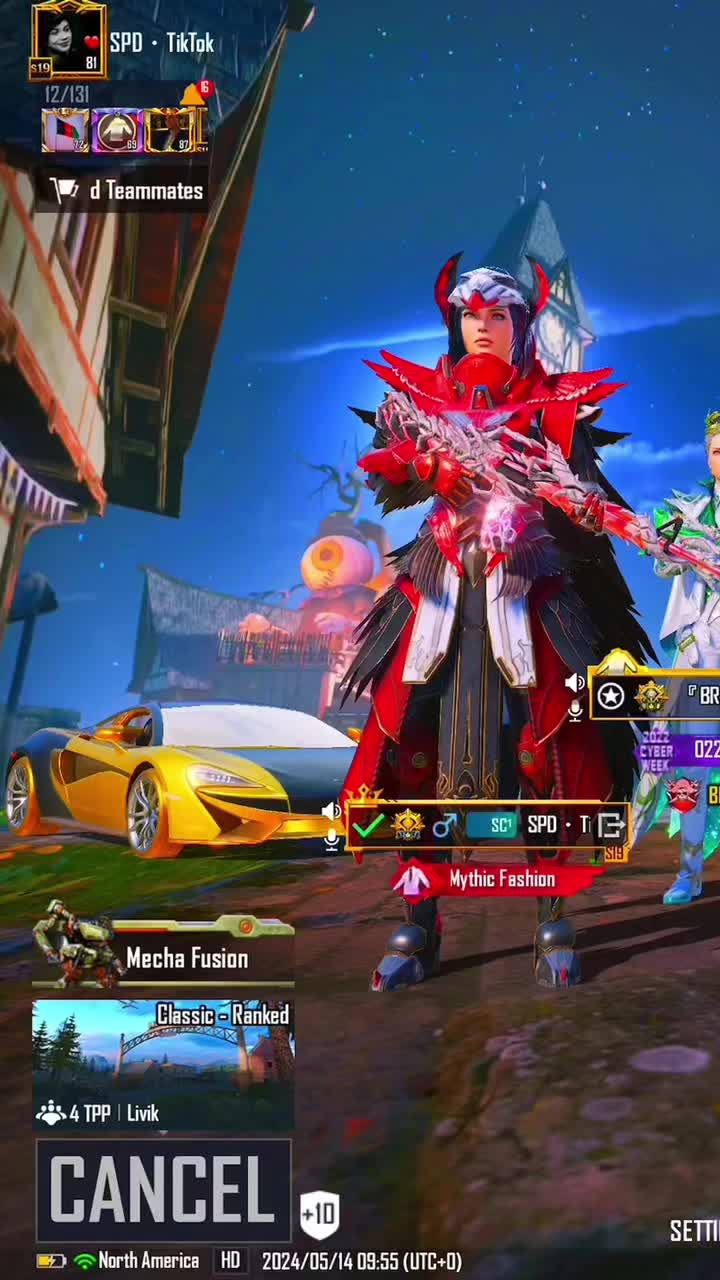This screenshot has width=720, height=1280.
Task: Open the Settings menu
Action: click(x=694, y=1231)
